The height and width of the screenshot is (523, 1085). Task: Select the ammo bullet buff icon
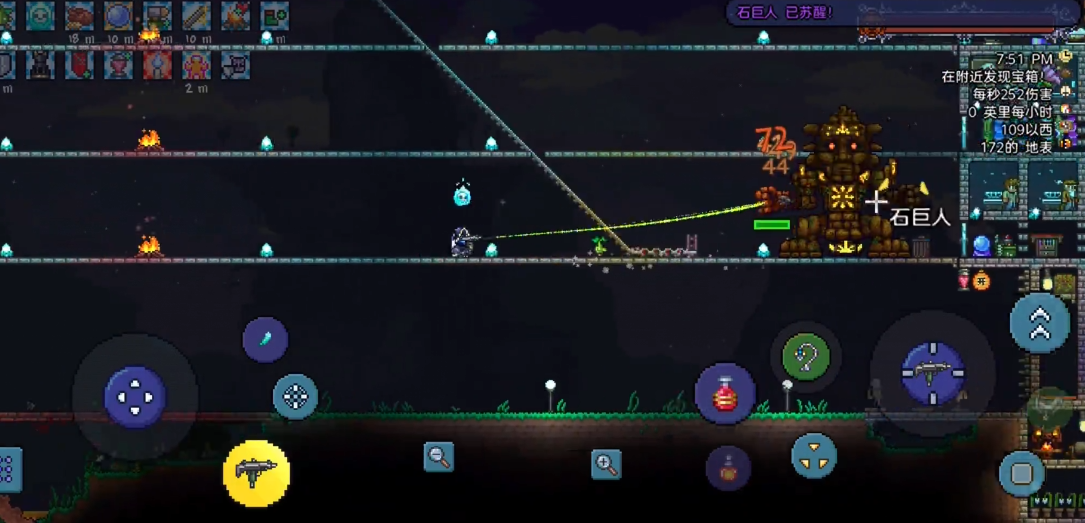[x=196, y=15]
